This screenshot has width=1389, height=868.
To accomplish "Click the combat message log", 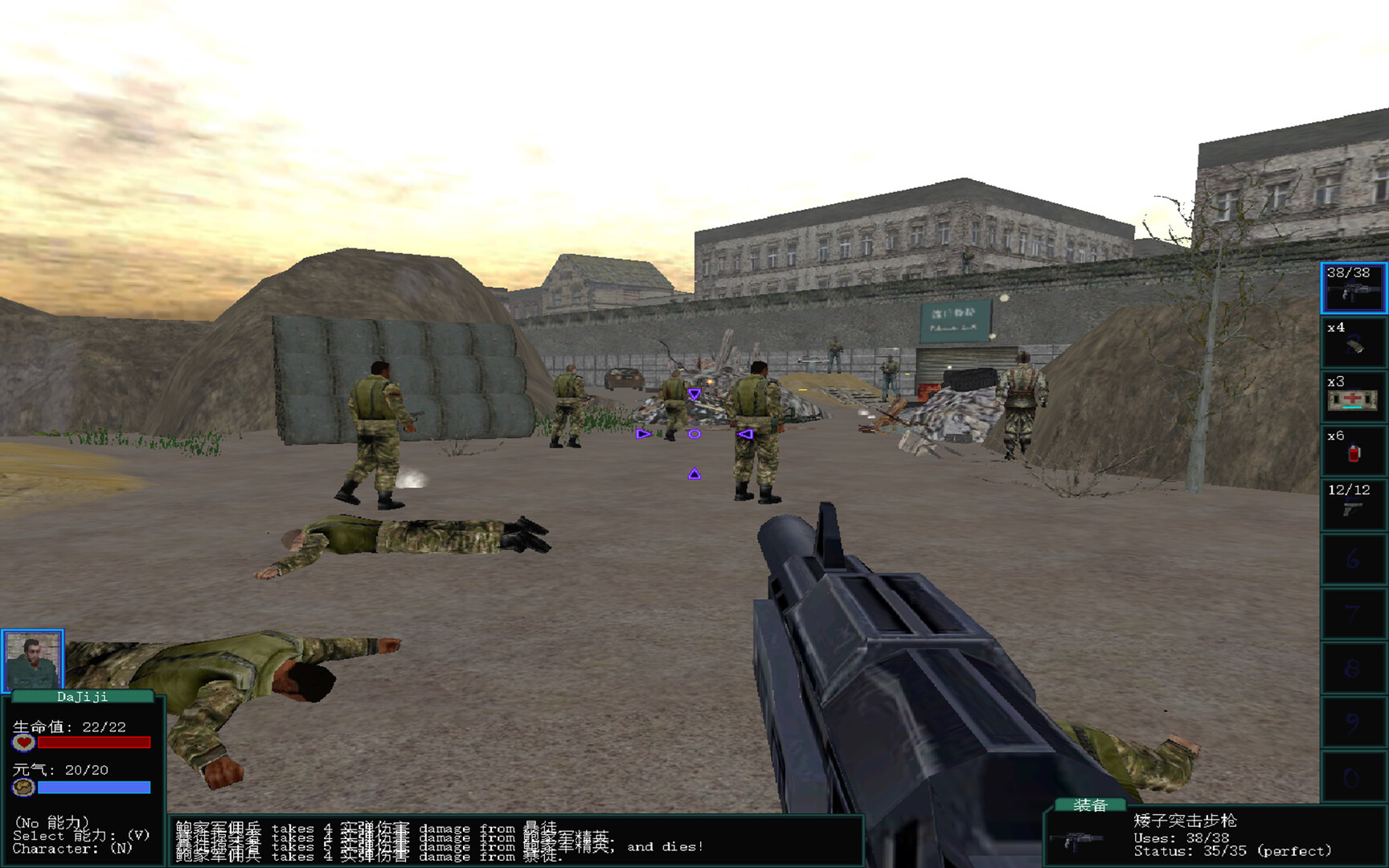I will pos(514,841).
